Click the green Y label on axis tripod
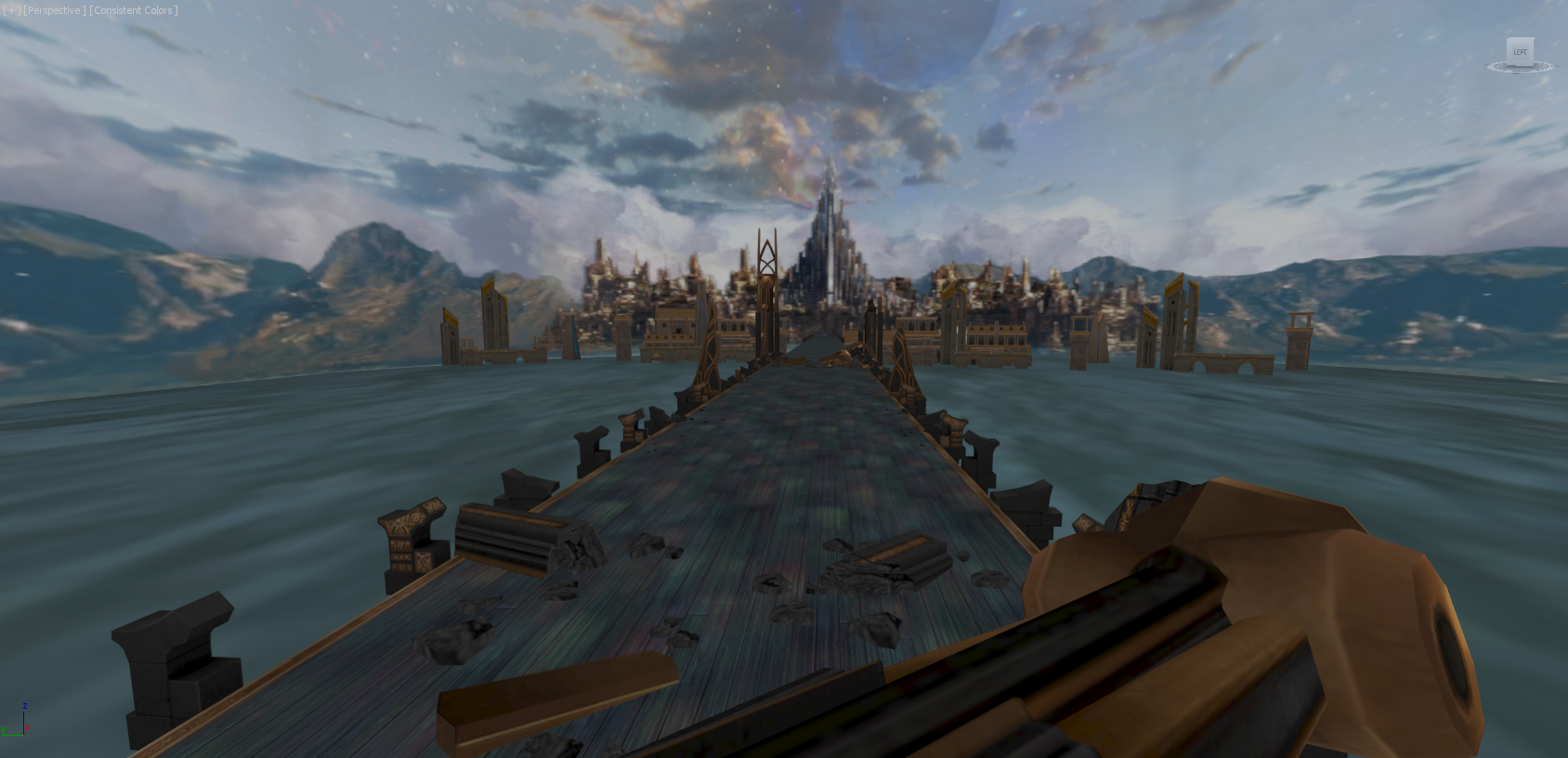Image resolution: width=1568 pixels, height=758 pixels. point(4,728)
